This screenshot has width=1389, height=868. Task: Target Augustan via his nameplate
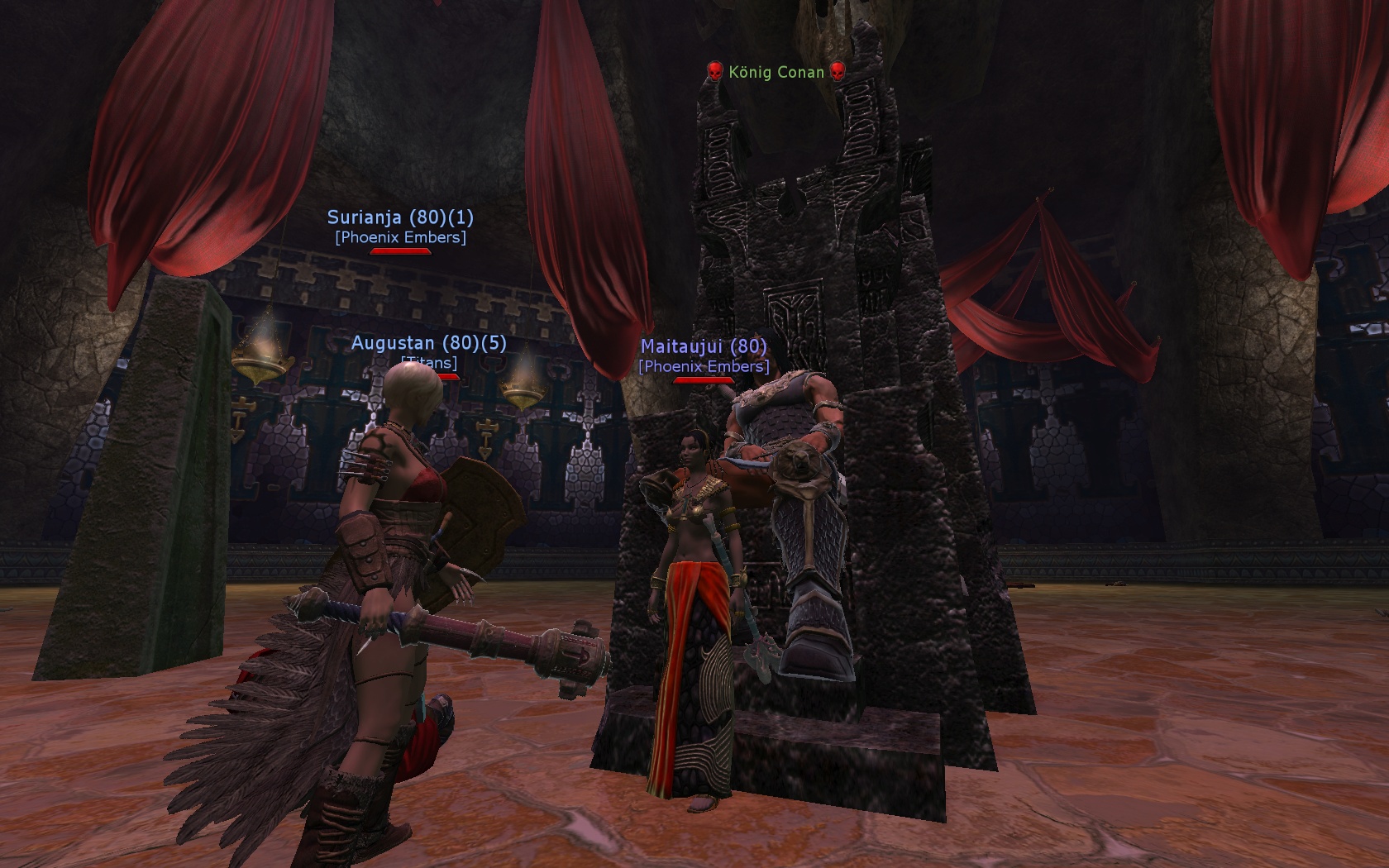pos(428,343)
